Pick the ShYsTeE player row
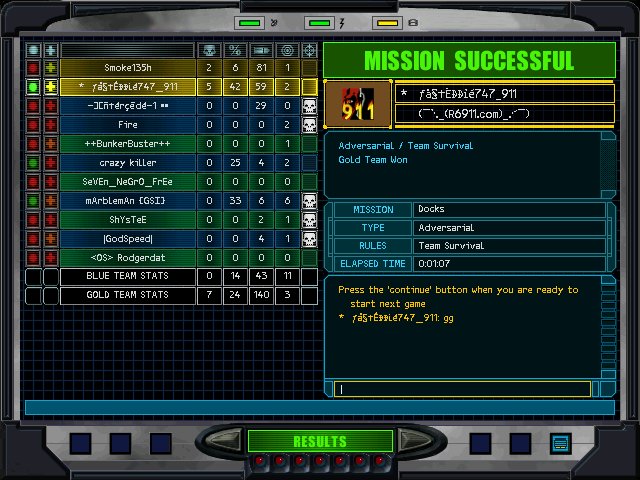 [128, 219]
